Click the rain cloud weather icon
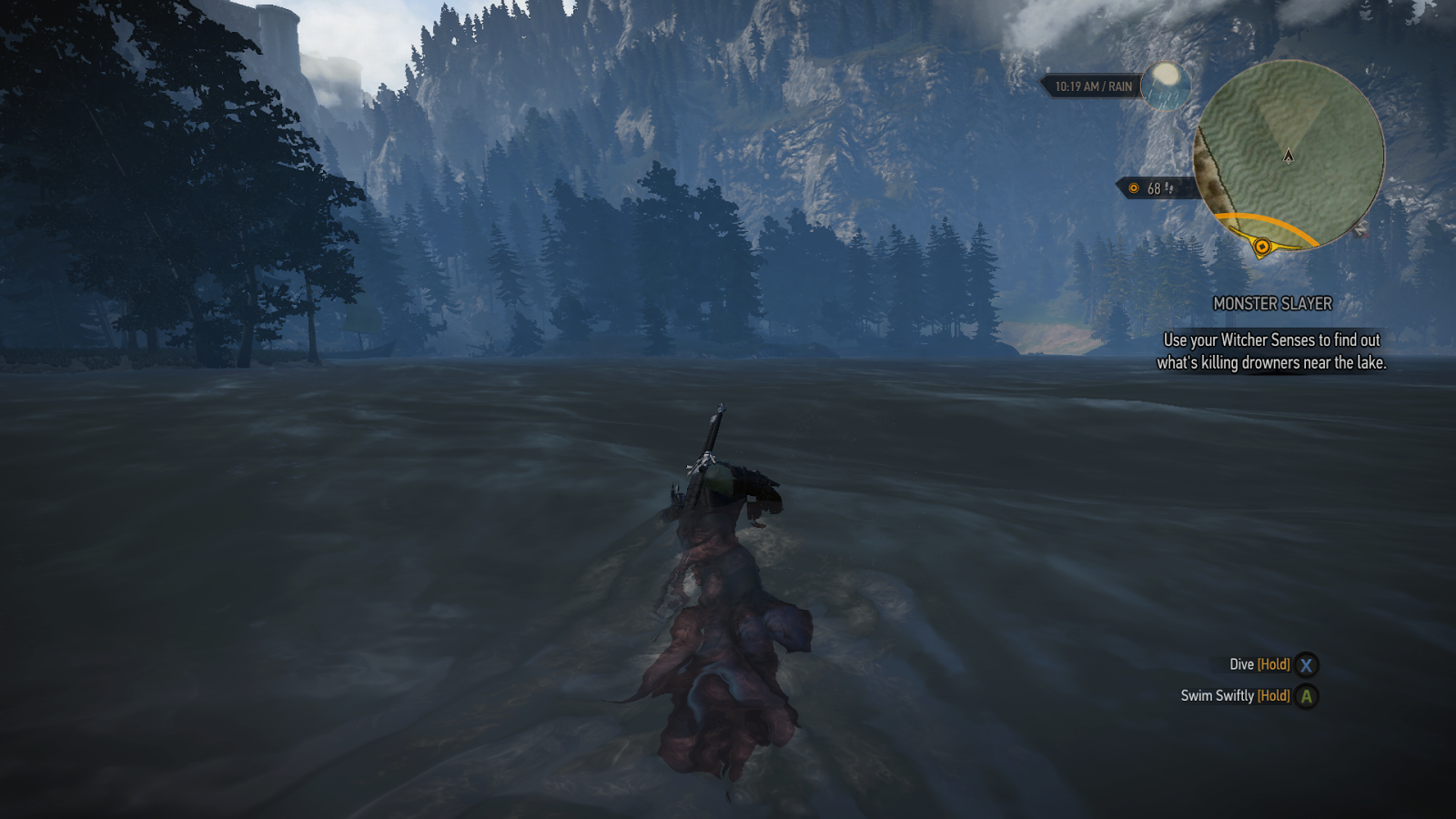Image resolution: width=1456 pixels, height=819 pixels. point(1168,87)
